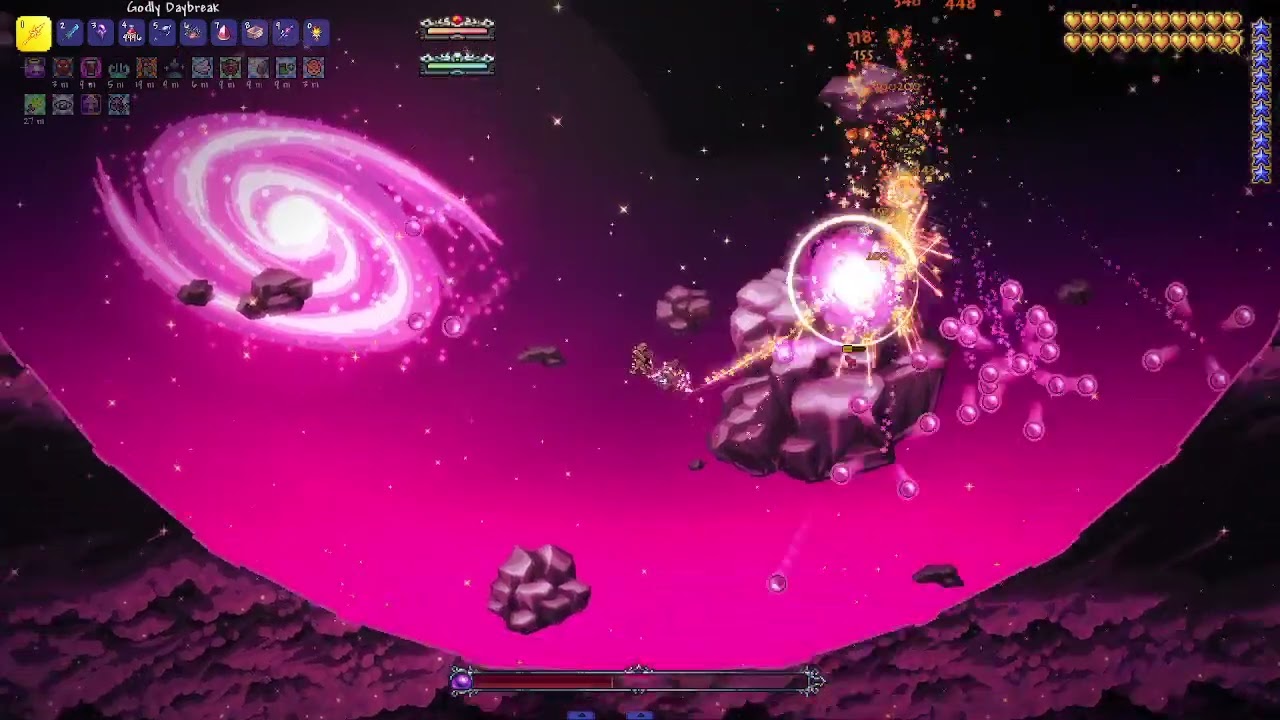Click the teal buff icon showing 5 m

119,68
